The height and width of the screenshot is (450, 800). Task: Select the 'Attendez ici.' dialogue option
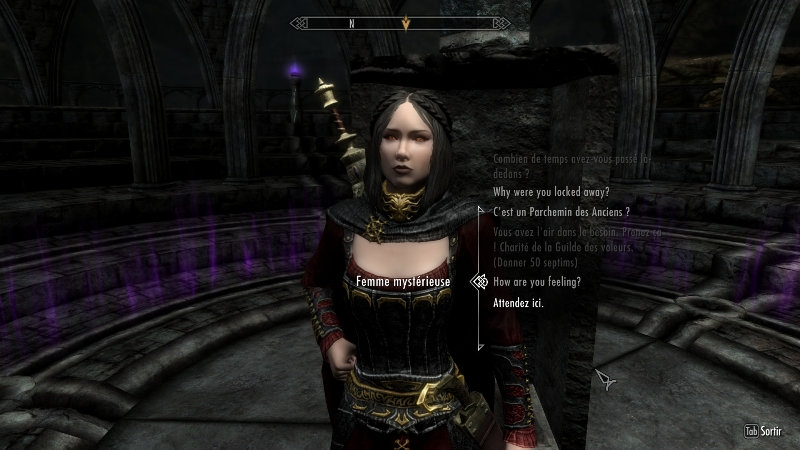(518, 302)
